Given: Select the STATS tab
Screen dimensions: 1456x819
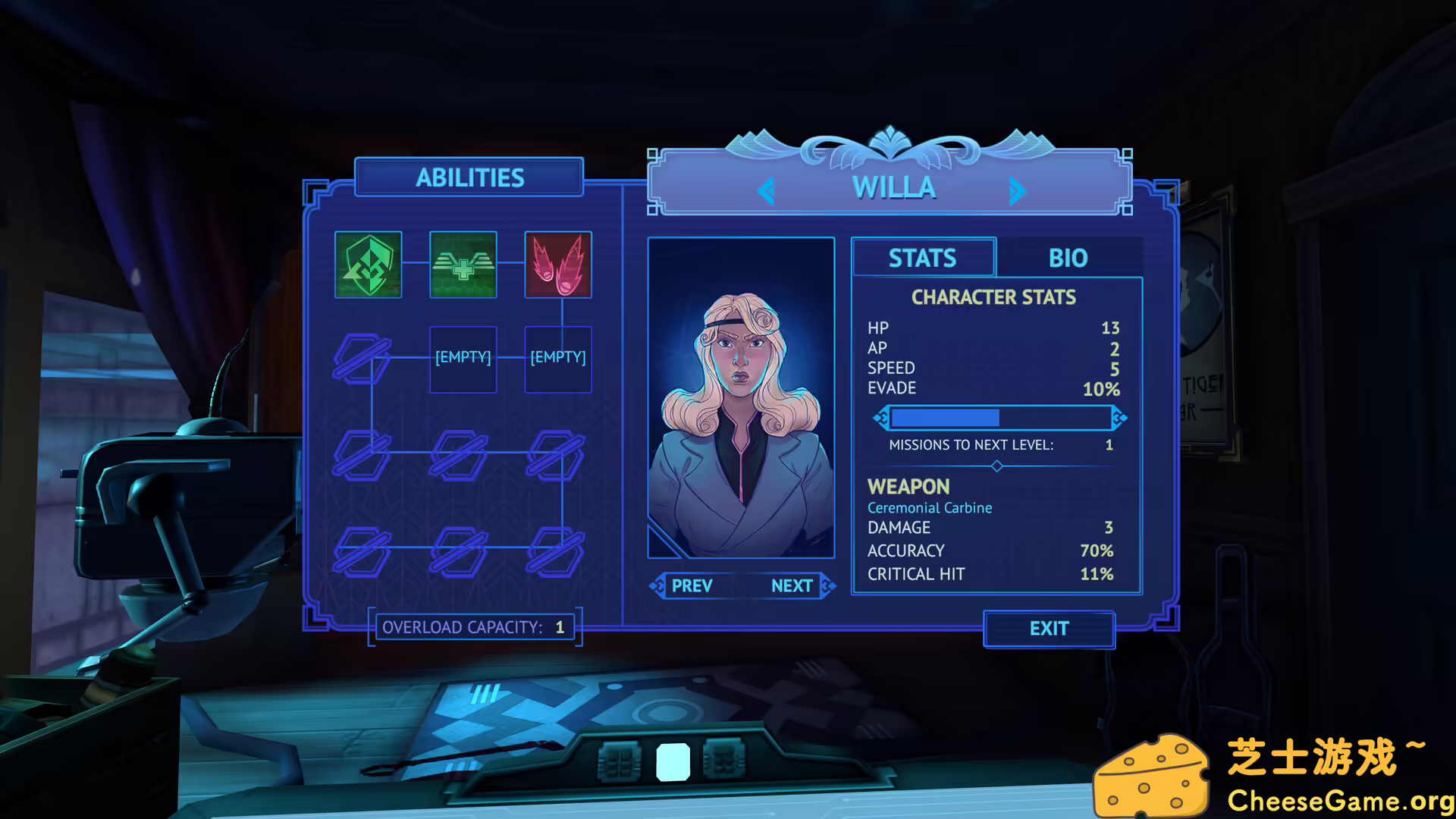Looking at the screenshot, I should (x=923, y=259).
